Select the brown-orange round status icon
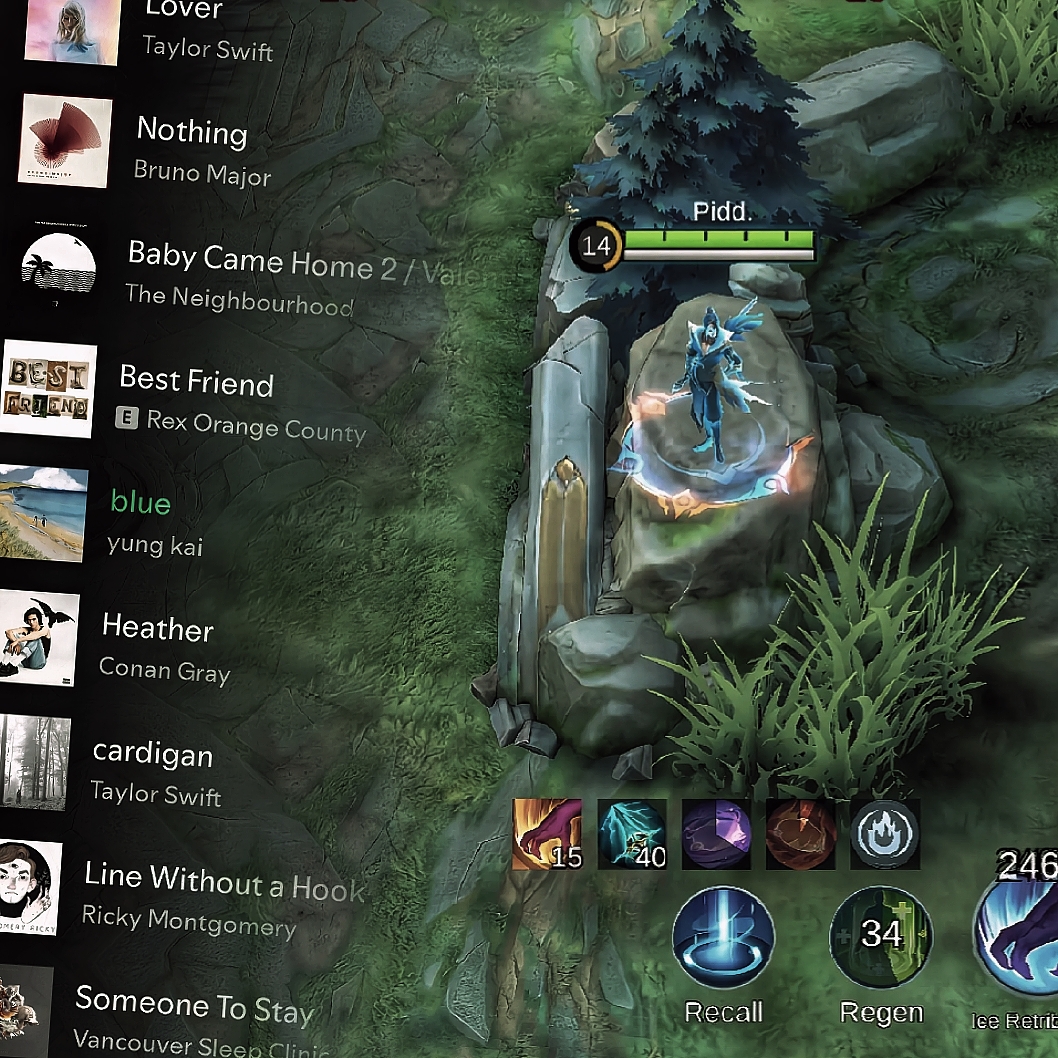The image size is (1058, 1058). click(x=800, y=833)
